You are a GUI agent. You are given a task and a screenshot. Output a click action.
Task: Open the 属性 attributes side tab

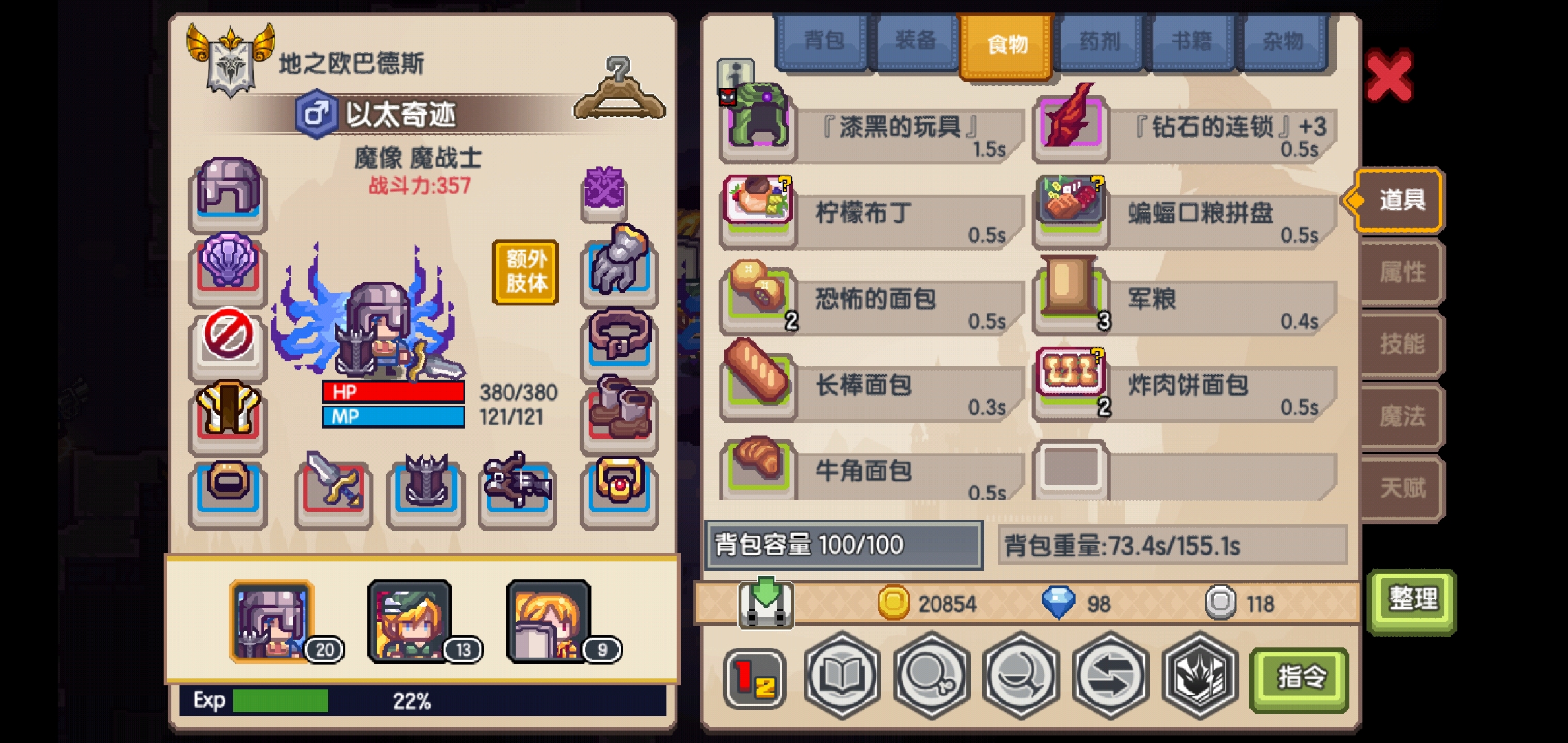(x=1400, y=272)
